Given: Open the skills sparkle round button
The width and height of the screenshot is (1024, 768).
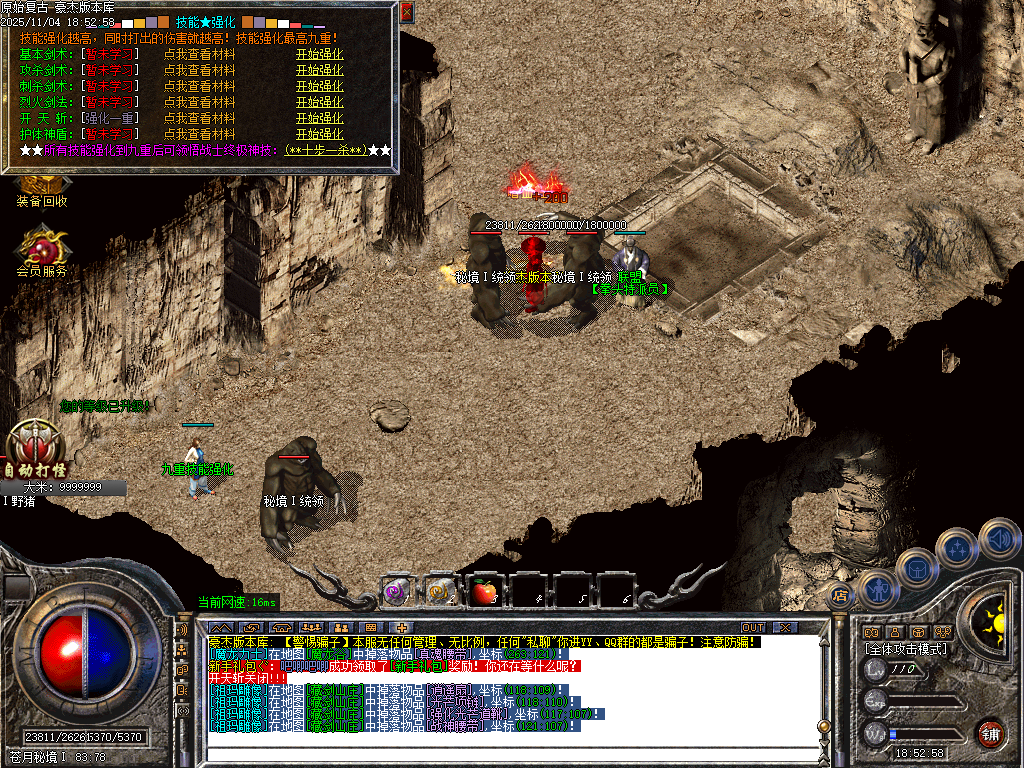Looking at the screenshot, I should (x=957, y=547).
